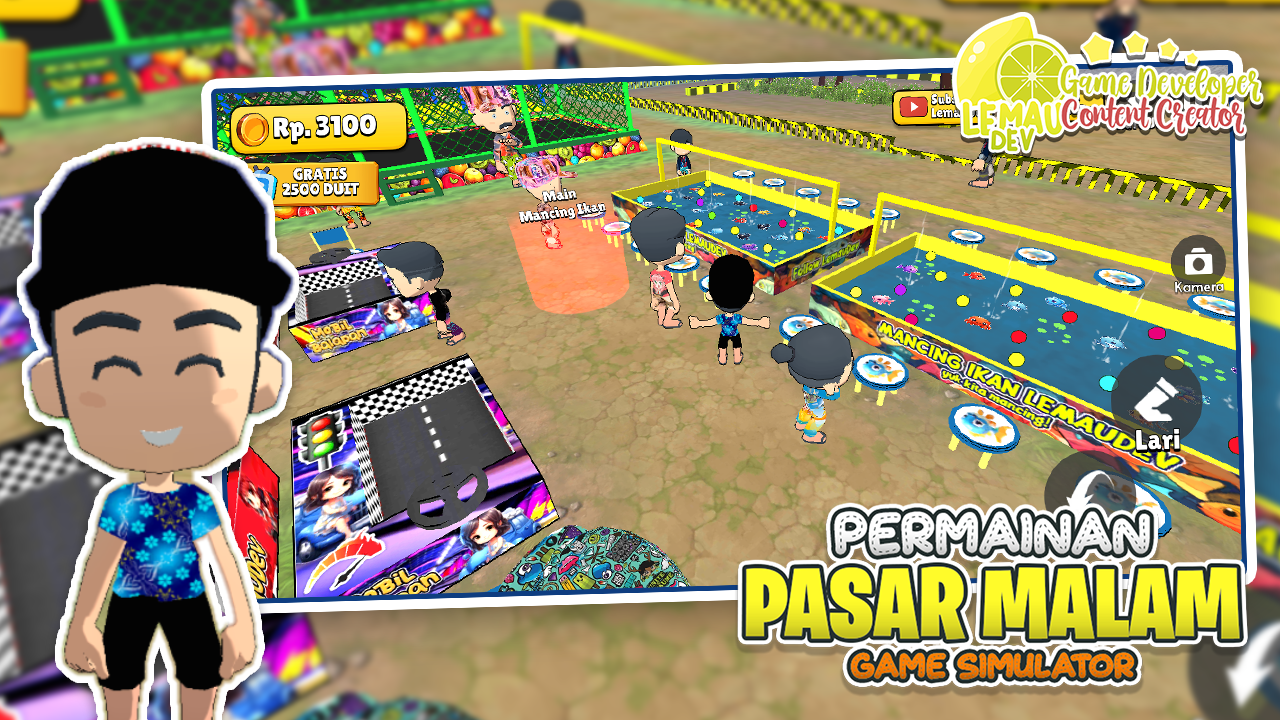The height and width of the screenshot is (720, 1280).
Task: Tap the Game Developer banner label
Action: 1161,83
